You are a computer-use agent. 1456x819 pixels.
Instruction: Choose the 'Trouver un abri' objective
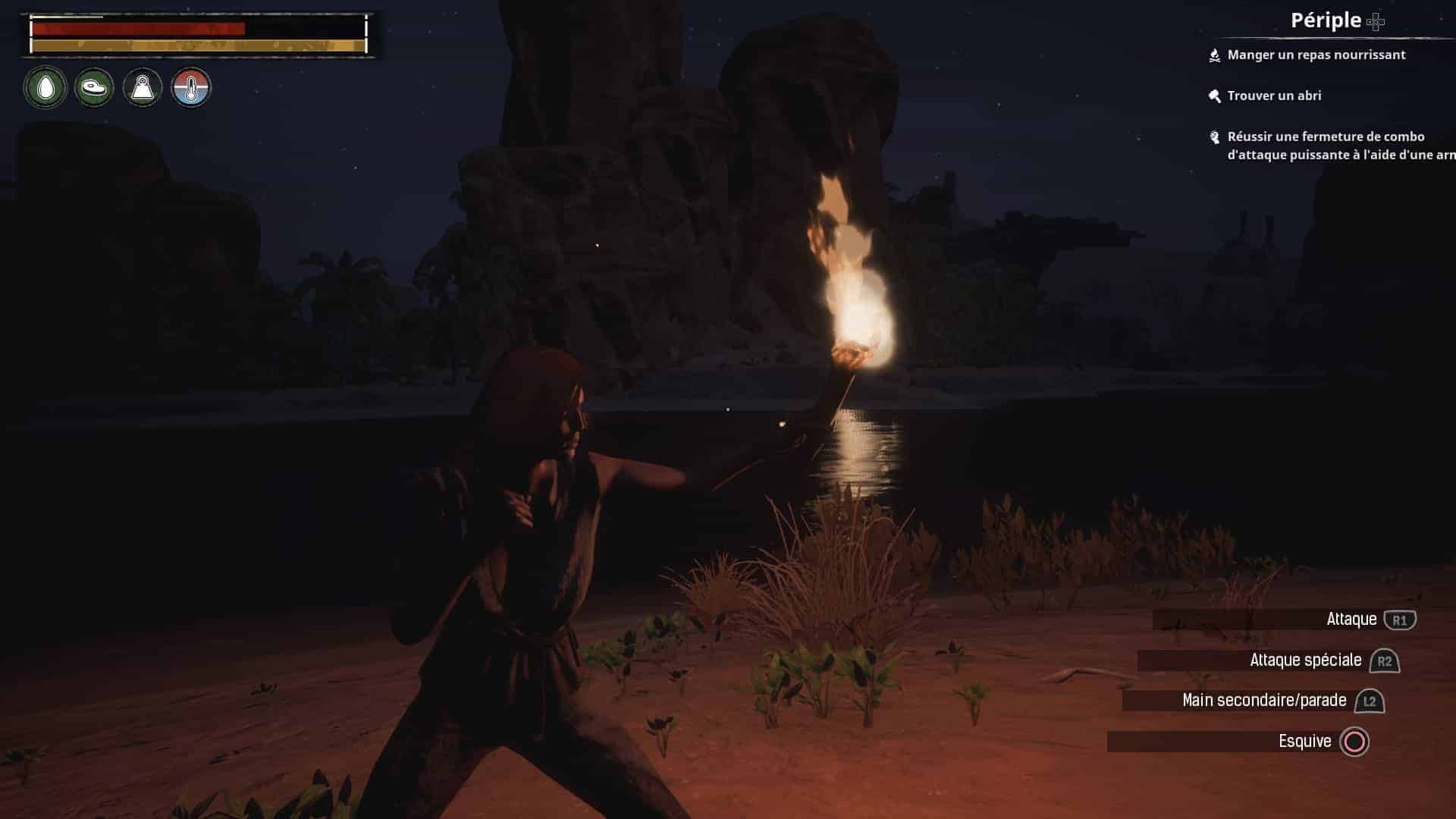[x=1274, y=96]
